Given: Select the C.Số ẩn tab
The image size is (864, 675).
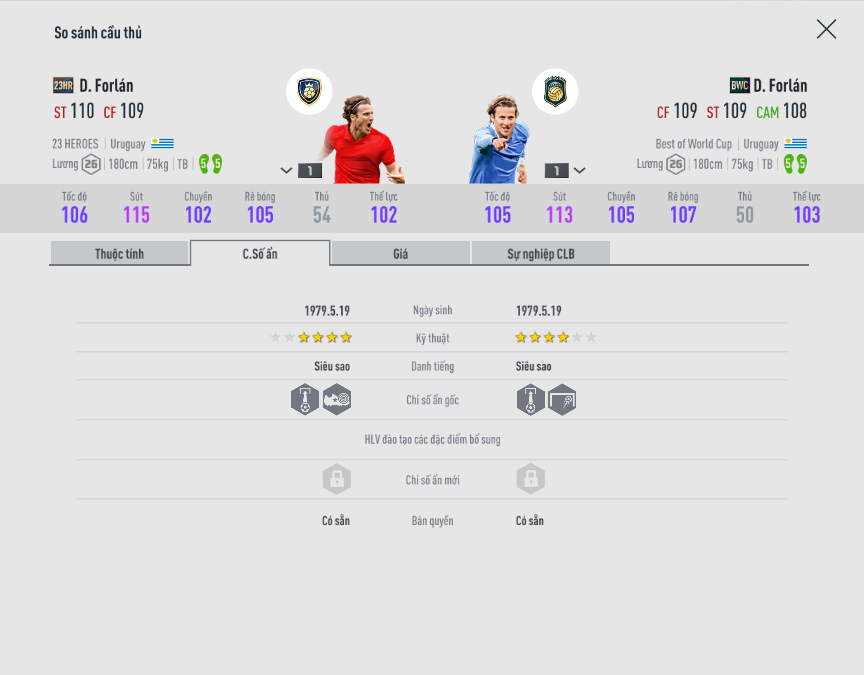Looking at the screenshot, I should pos(260,254).
